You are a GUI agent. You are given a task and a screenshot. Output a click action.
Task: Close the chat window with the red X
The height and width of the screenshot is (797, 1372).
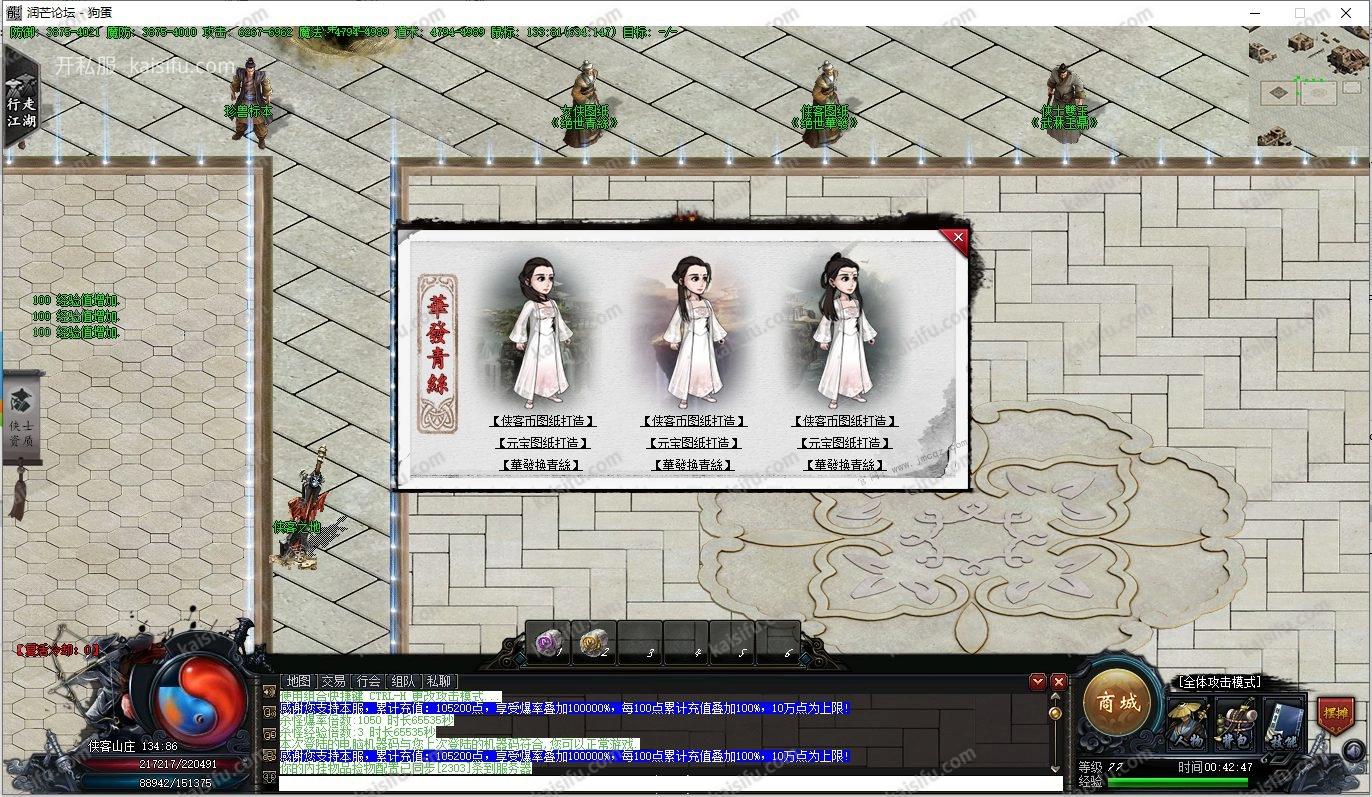(x=1059, y=682)
